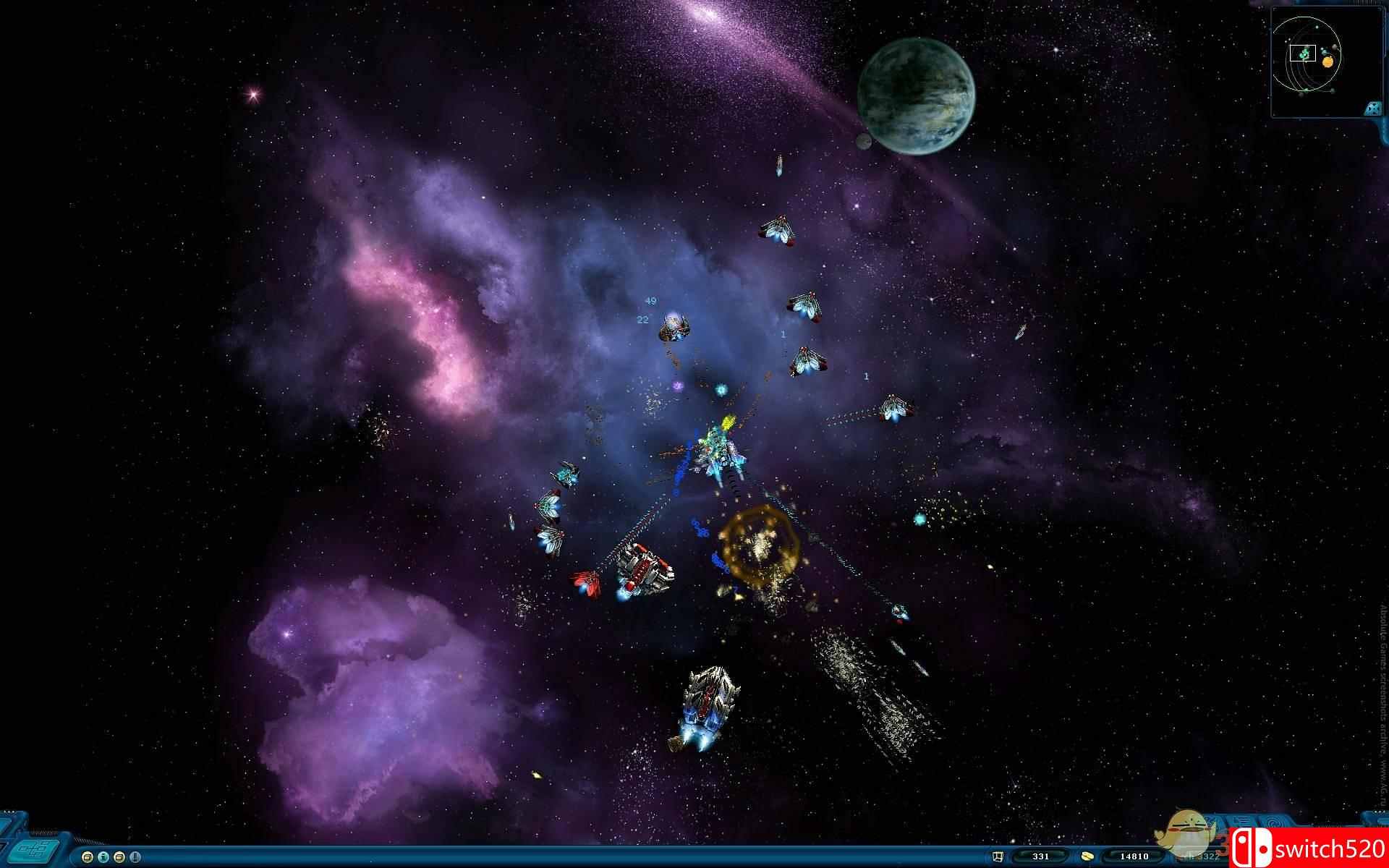Click the orange sun on the minimap
This screenshot has width=1389, height=868.
click(x=1328, y=62)
